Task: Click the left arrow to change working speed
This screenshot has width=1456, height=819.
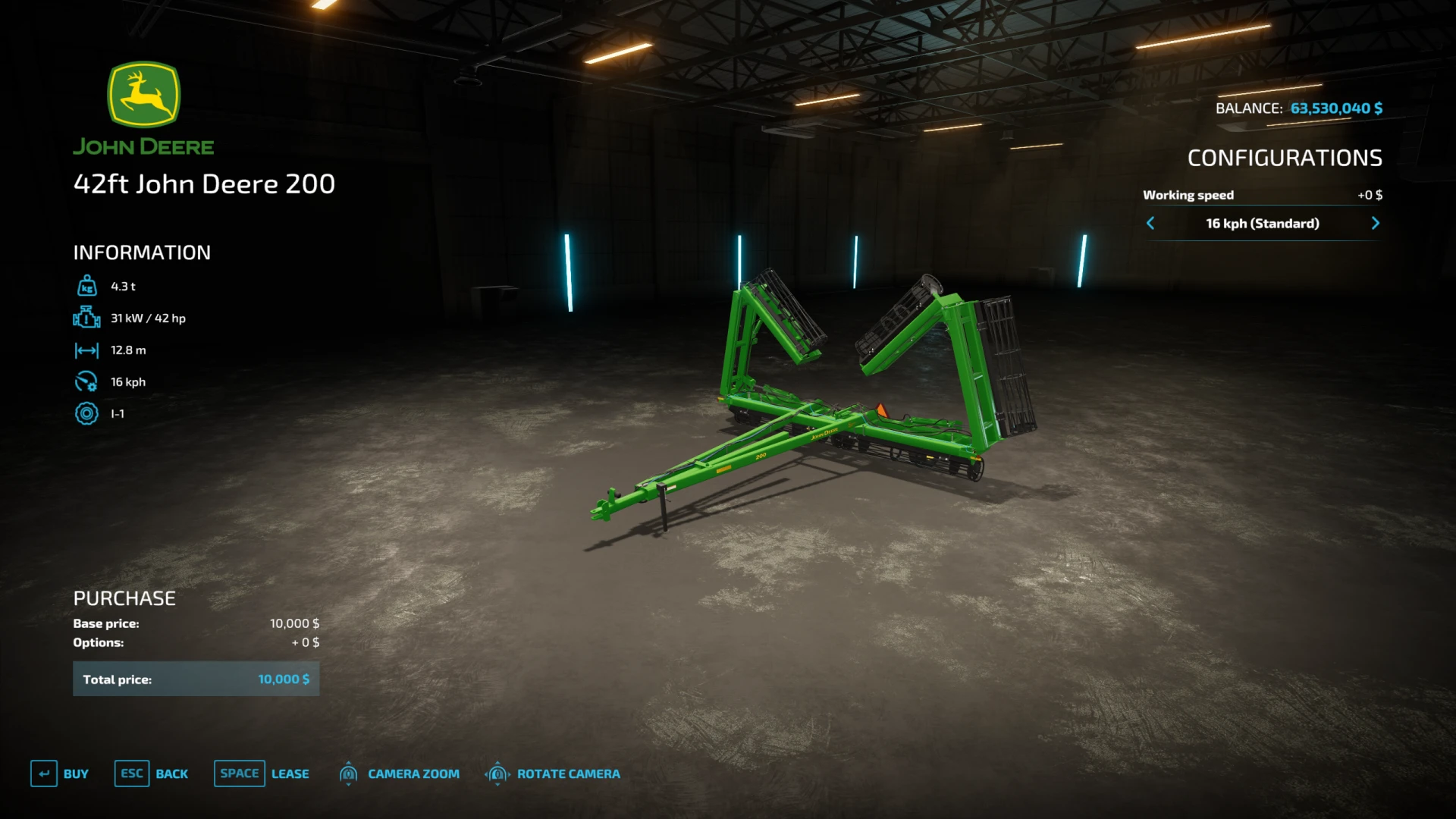Action: [1151, 223]
